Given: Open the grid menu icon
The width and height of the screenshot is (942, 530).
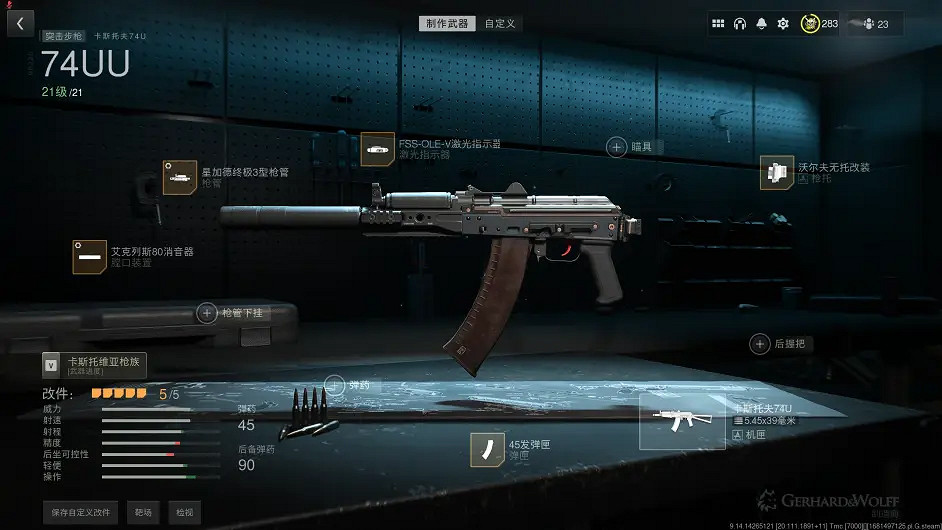Looking at the screenshot, I should [718, 24].
